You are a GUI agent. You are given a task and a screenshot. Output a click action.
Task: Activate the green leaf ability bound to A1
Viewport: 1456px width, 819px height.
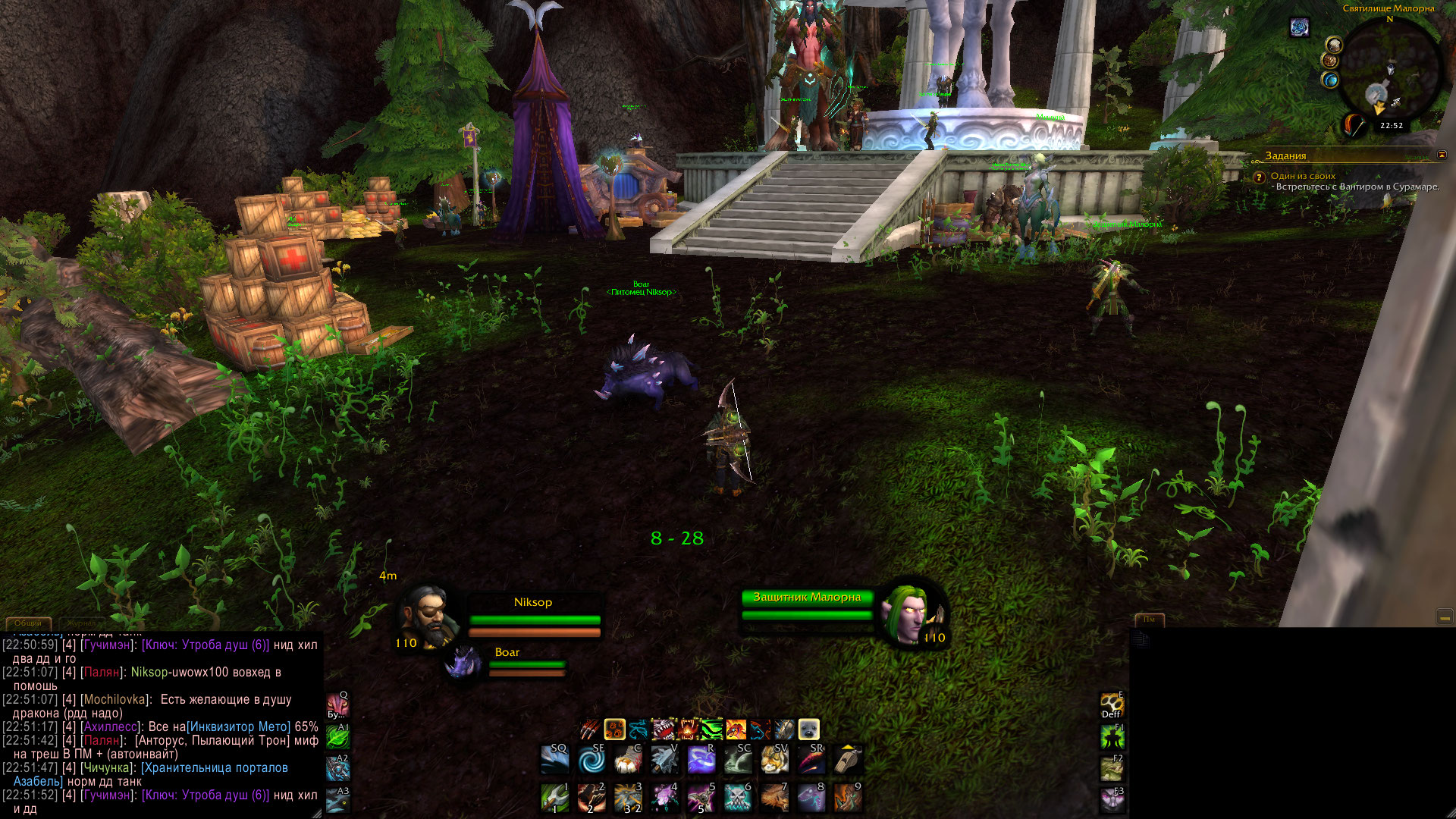point(338,737)
